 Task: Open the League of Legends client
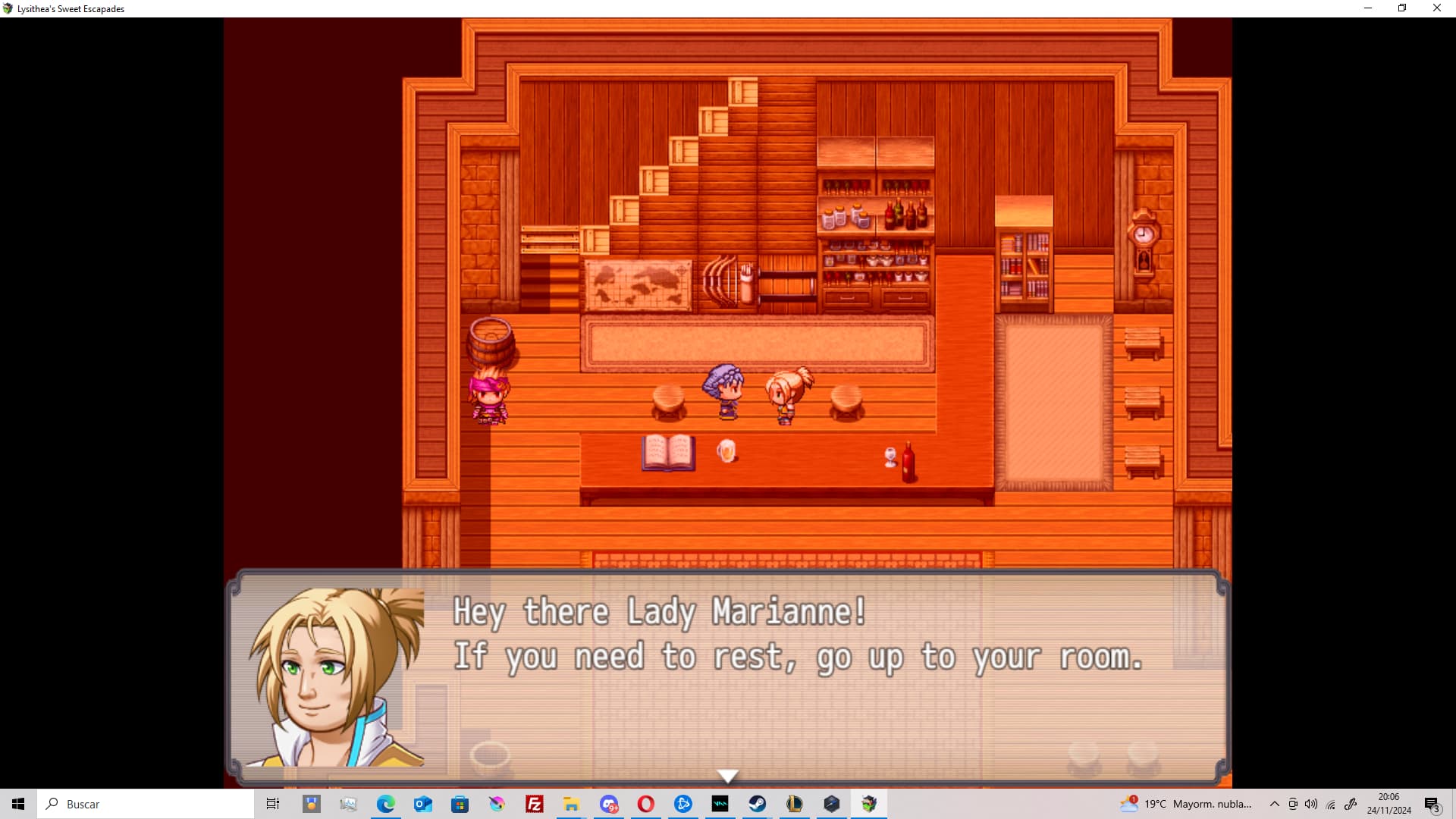[794, 803]
